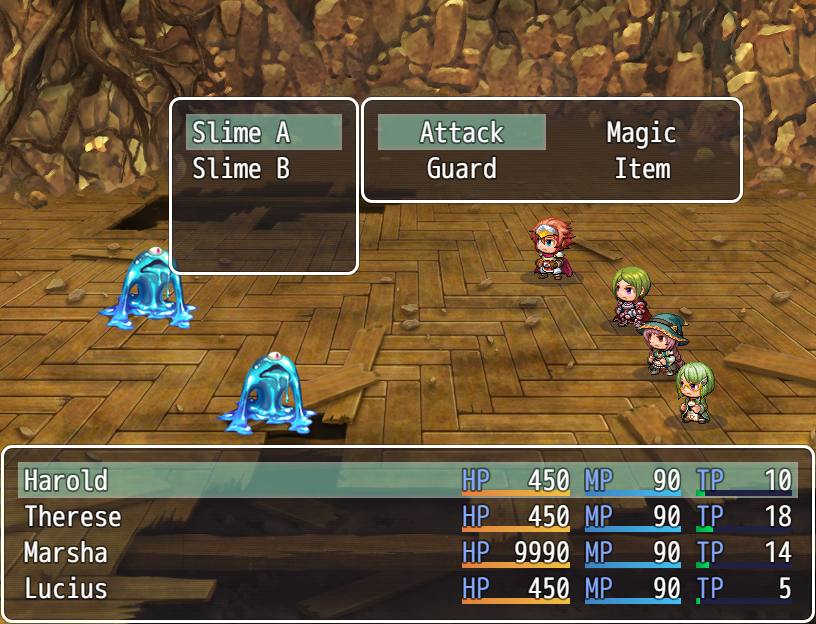This screenshot has height=624, width=816.
Task: Target Slime A in enemy list
Action: [x=263, y=133]
